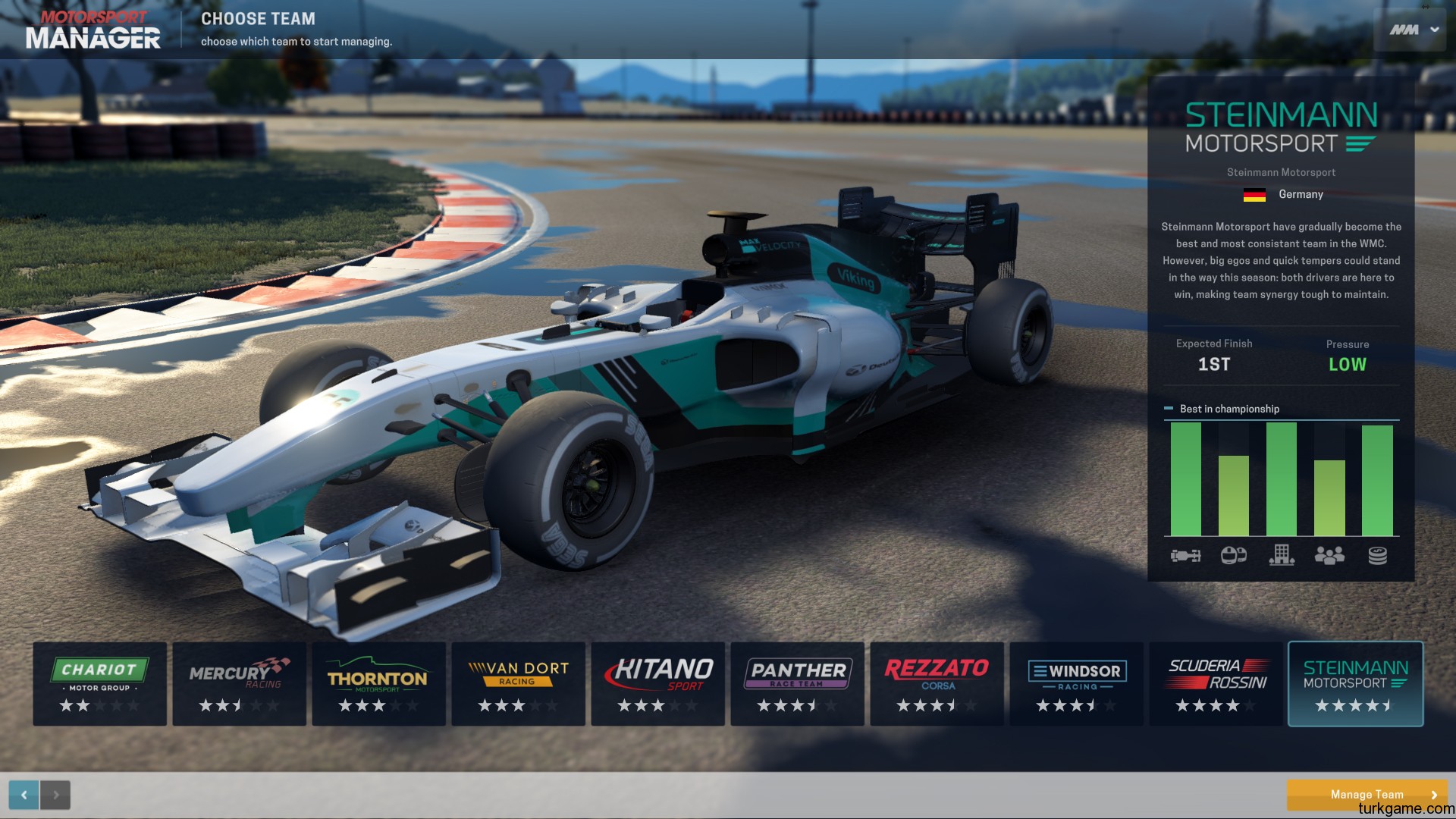Image resolution: width=1456 pixels, height=819 pixels.
Task: Choose Mercury Racing team tile
Action: pyautogui.click(x=239, y=684)
